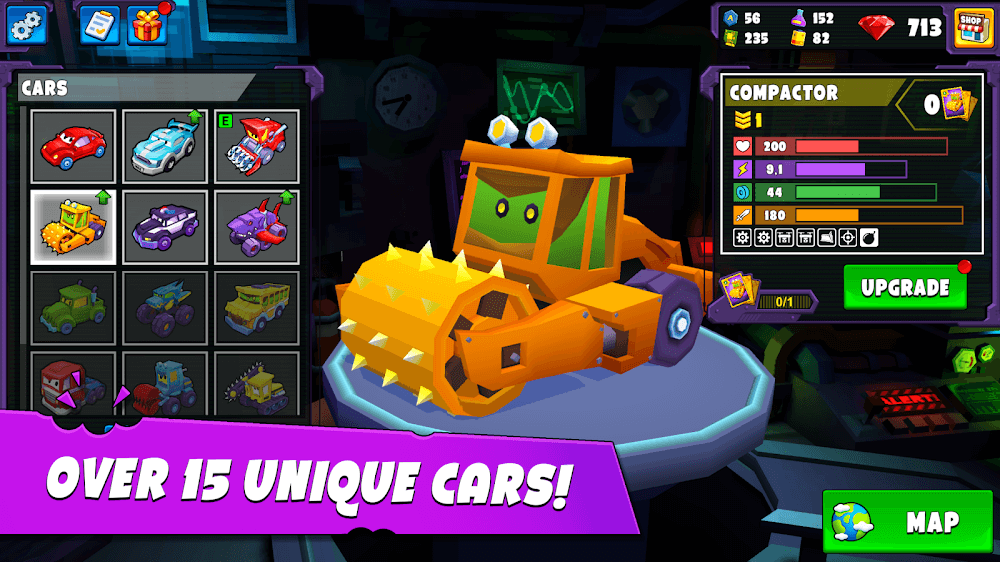Image resolution: width=1000 pixels, height=562 pixels.
Task: Choose the light blue race car
Action: point(165,147)
